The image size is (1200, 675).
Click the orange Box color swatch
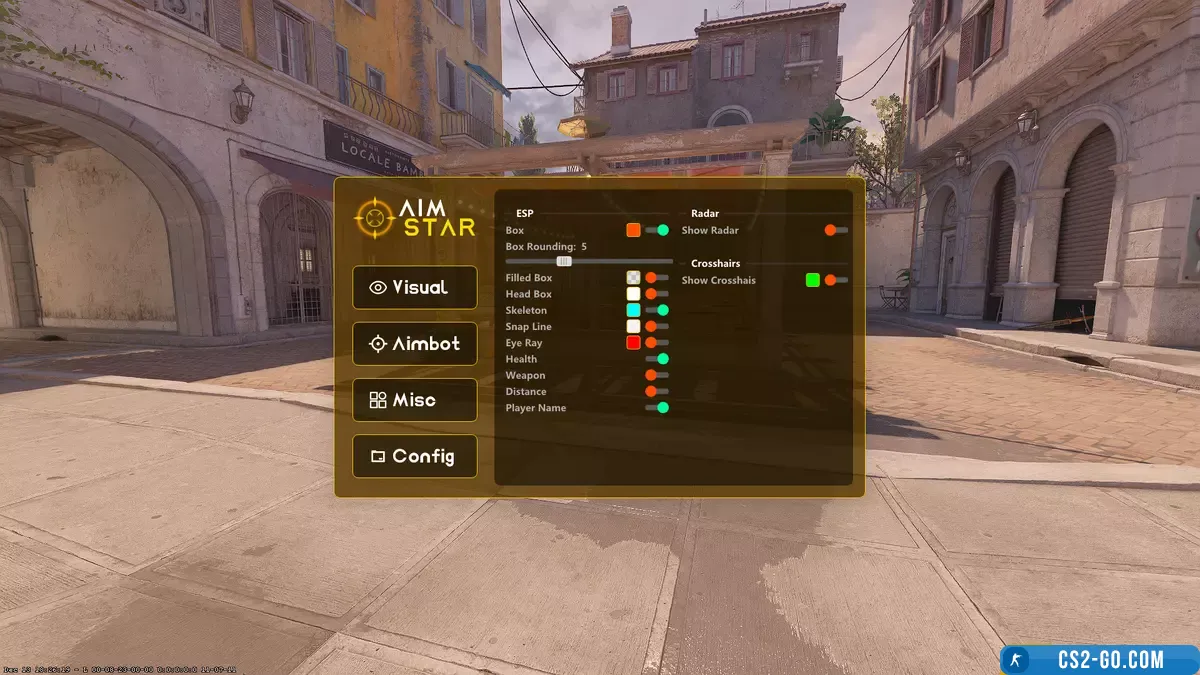[633, 230]
